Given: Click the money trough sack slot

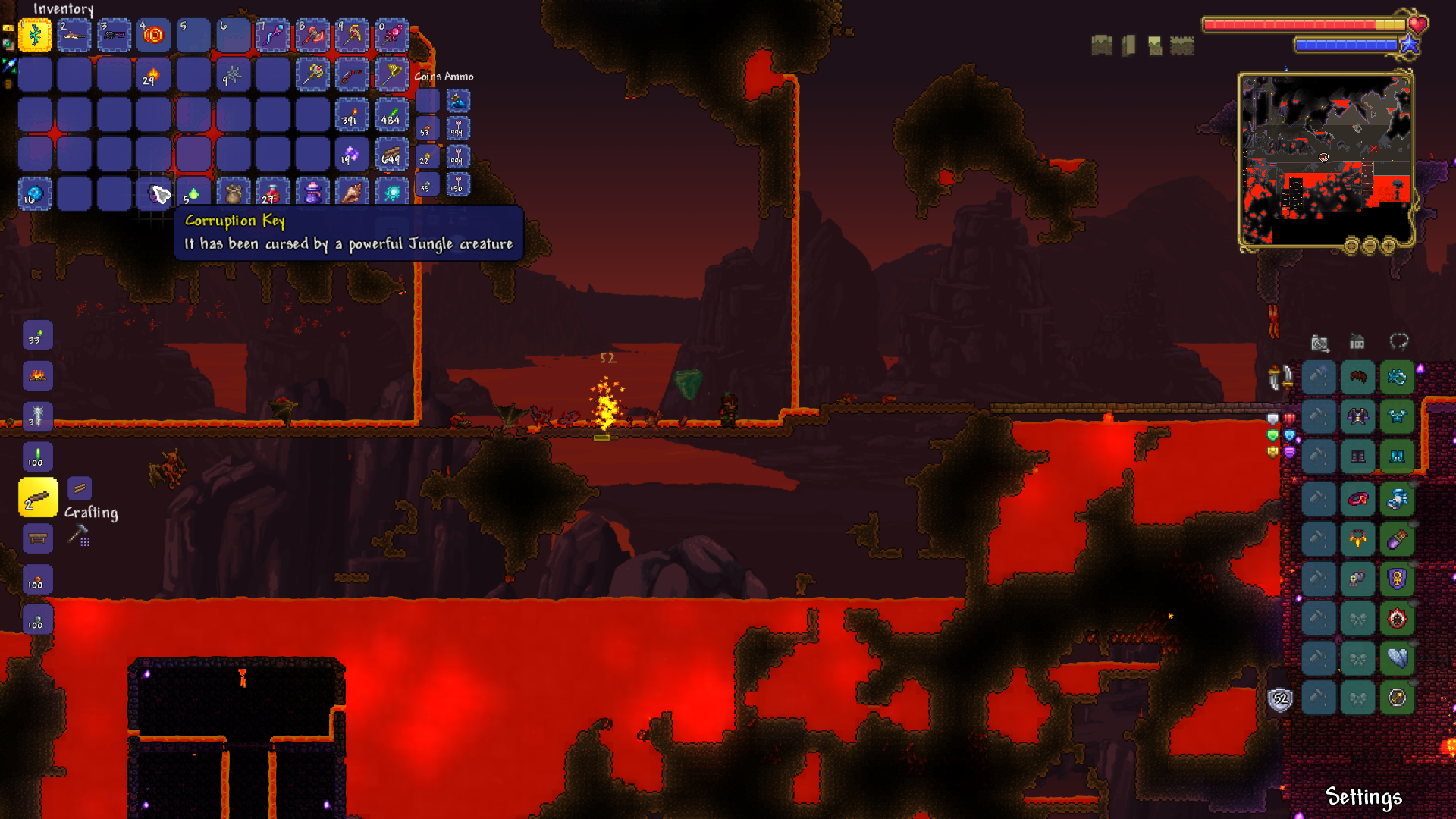Looking at the screenshot, I should coord(233,193).
